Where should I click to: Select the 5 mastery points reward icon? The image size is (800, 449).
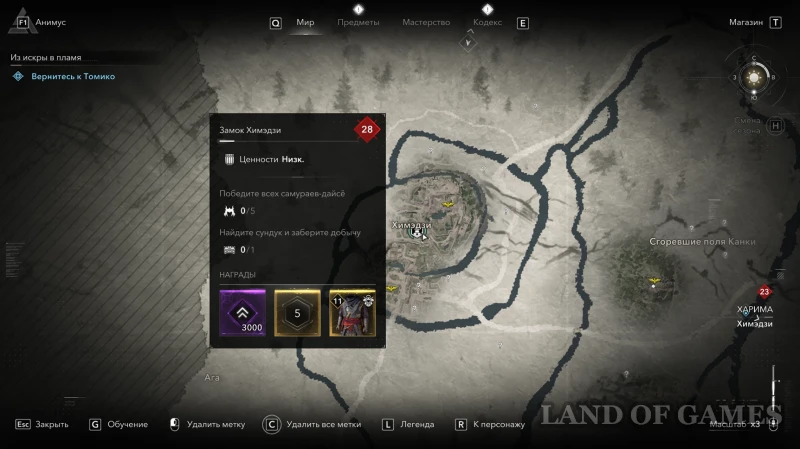tap(297, 312)
